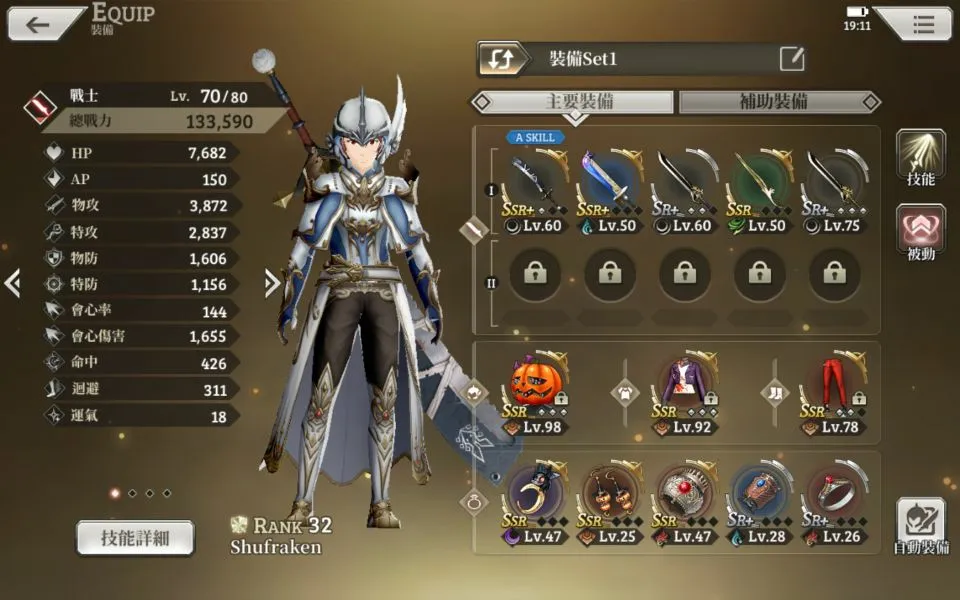Select the purple jacket armor slot

[x=684, y=383]
